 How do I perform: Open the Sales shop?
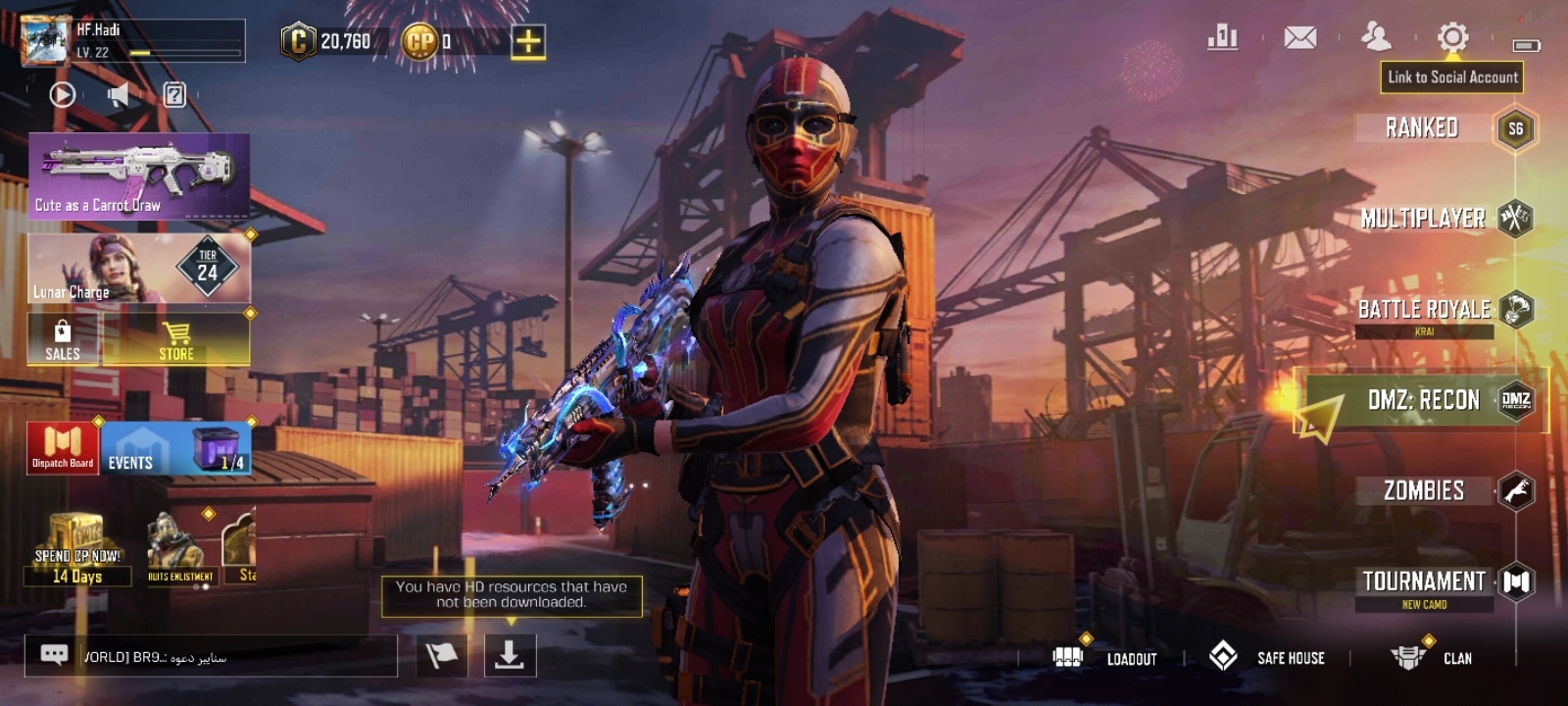[63, 340]
